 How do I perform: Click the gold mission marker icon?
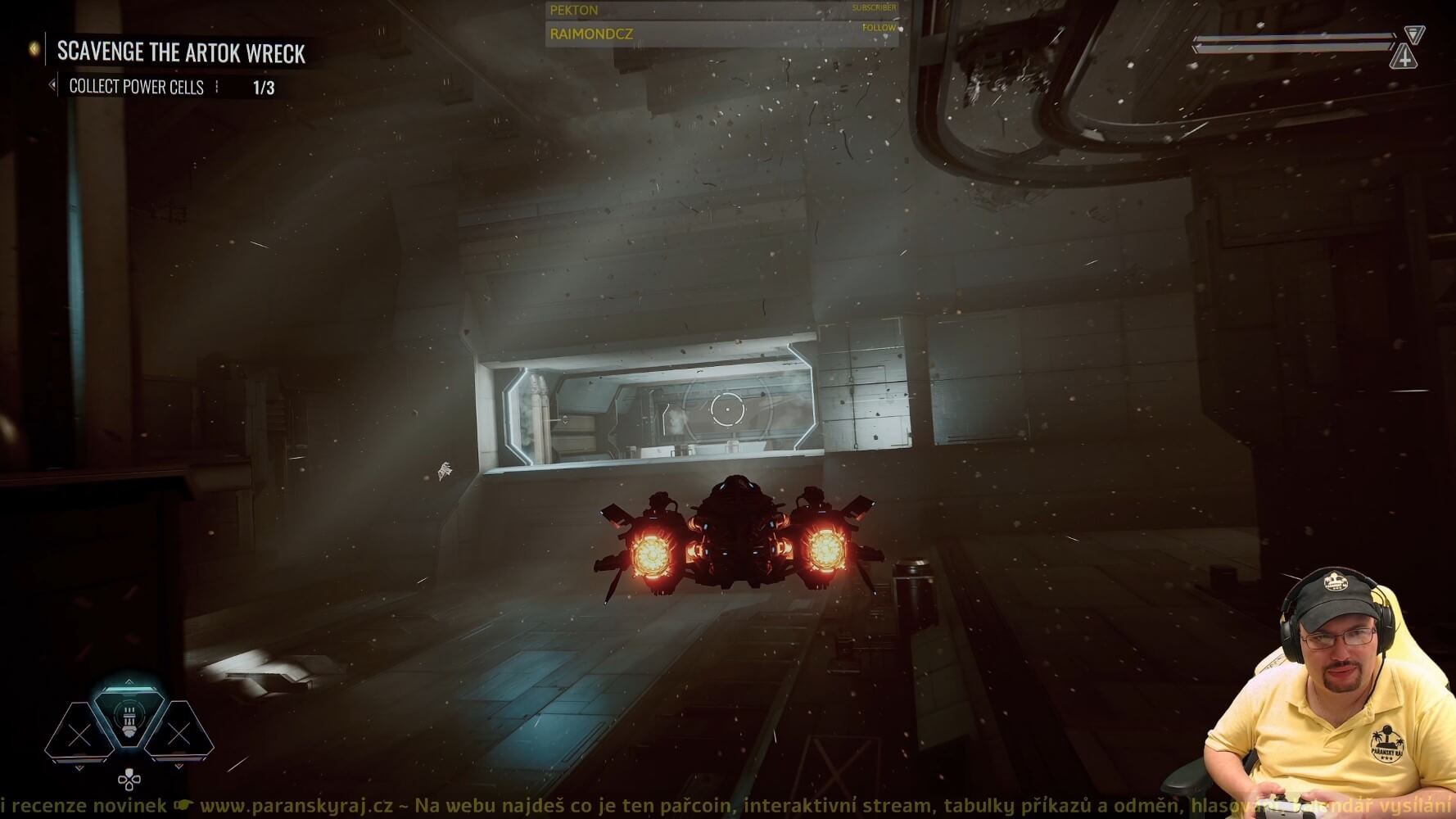coord(34,50)
